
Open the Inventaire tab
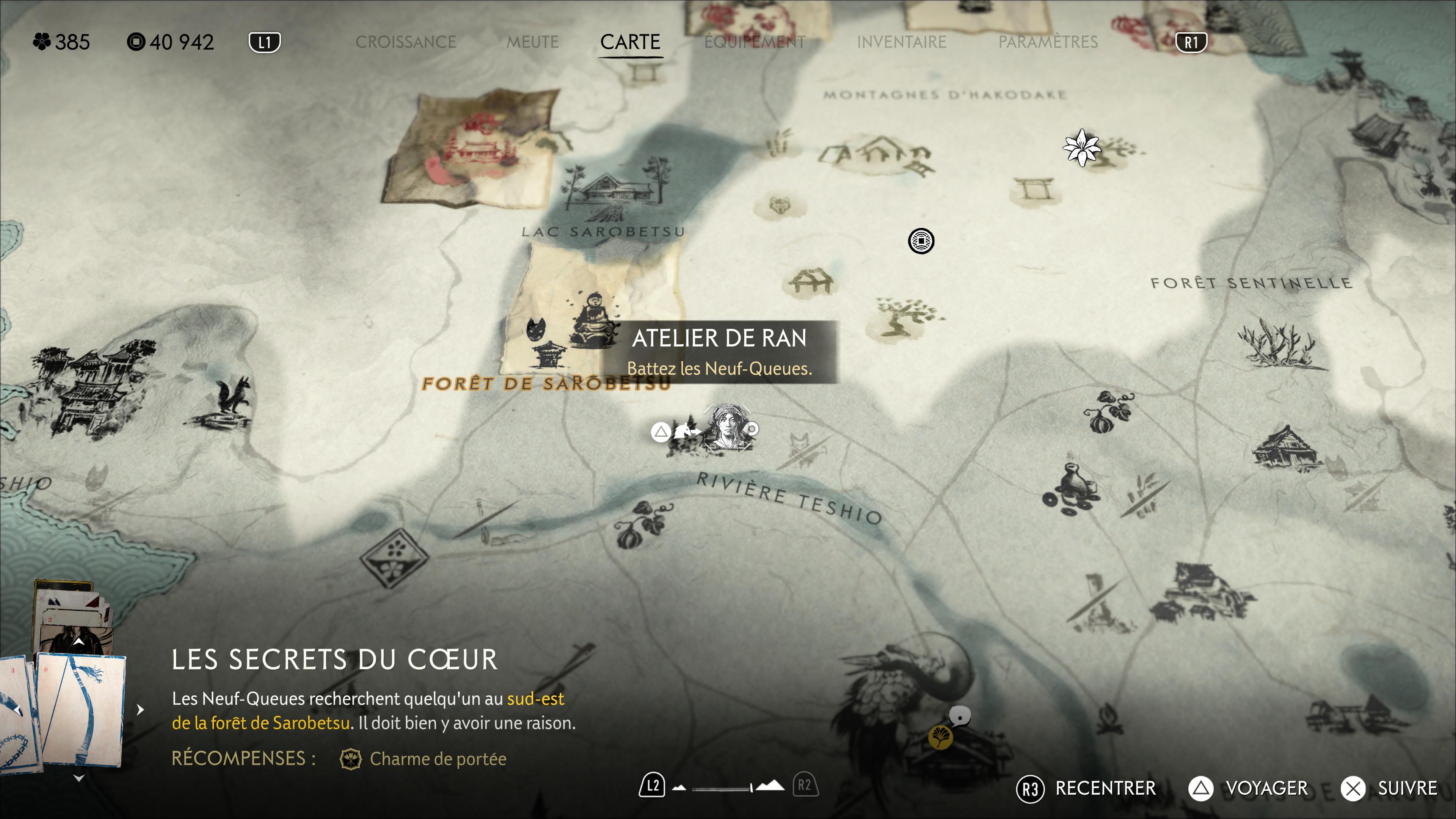(901, 42)
